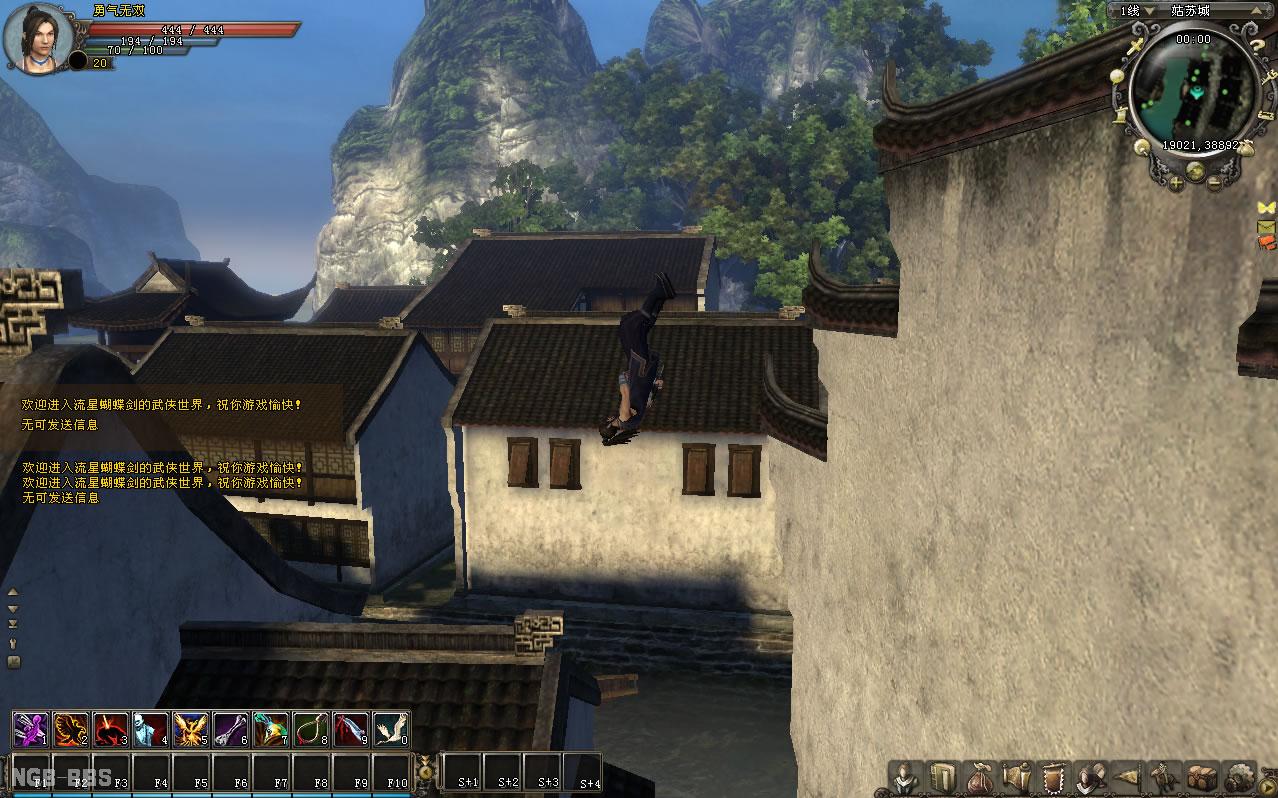The image size is (1278, 798).
Task: Open the book icon in bottom menu
Action: click(x=943, y=777)
